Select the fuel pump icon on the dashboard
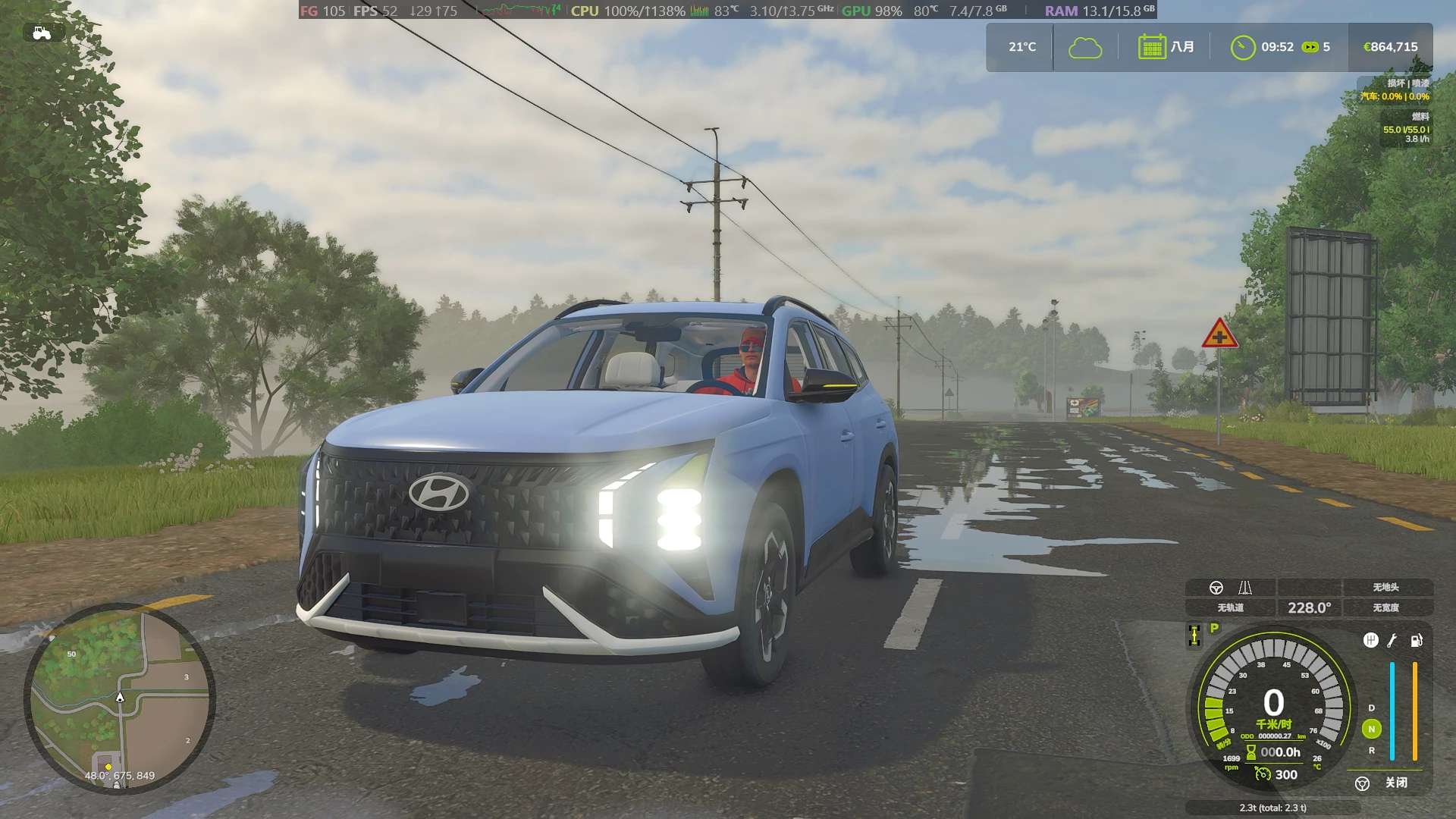The width and height of the screenshot is (1456, 819). coord(1417,642)
